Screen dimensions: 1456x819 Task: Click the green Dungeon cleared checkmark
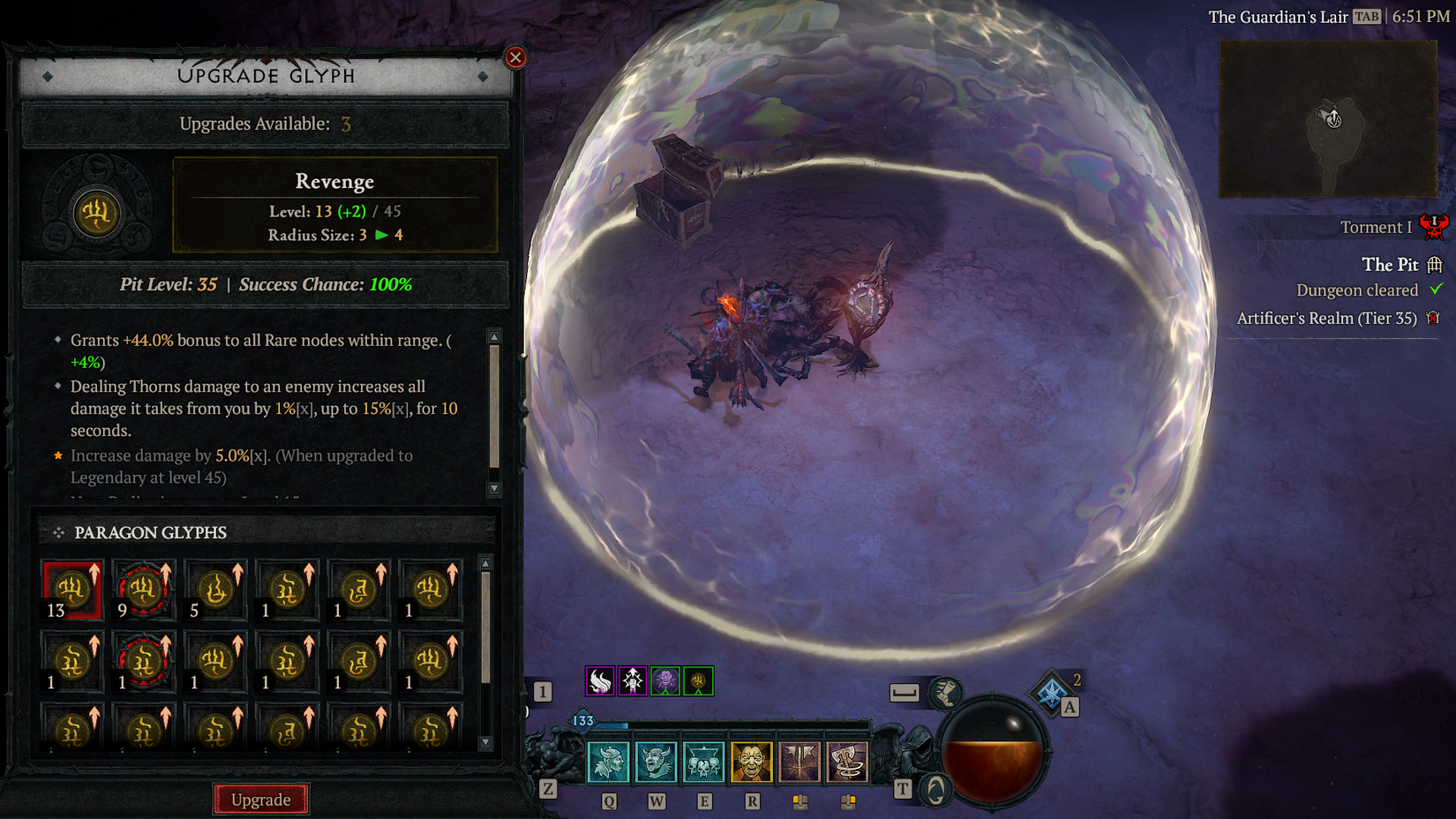point(1436,289)
